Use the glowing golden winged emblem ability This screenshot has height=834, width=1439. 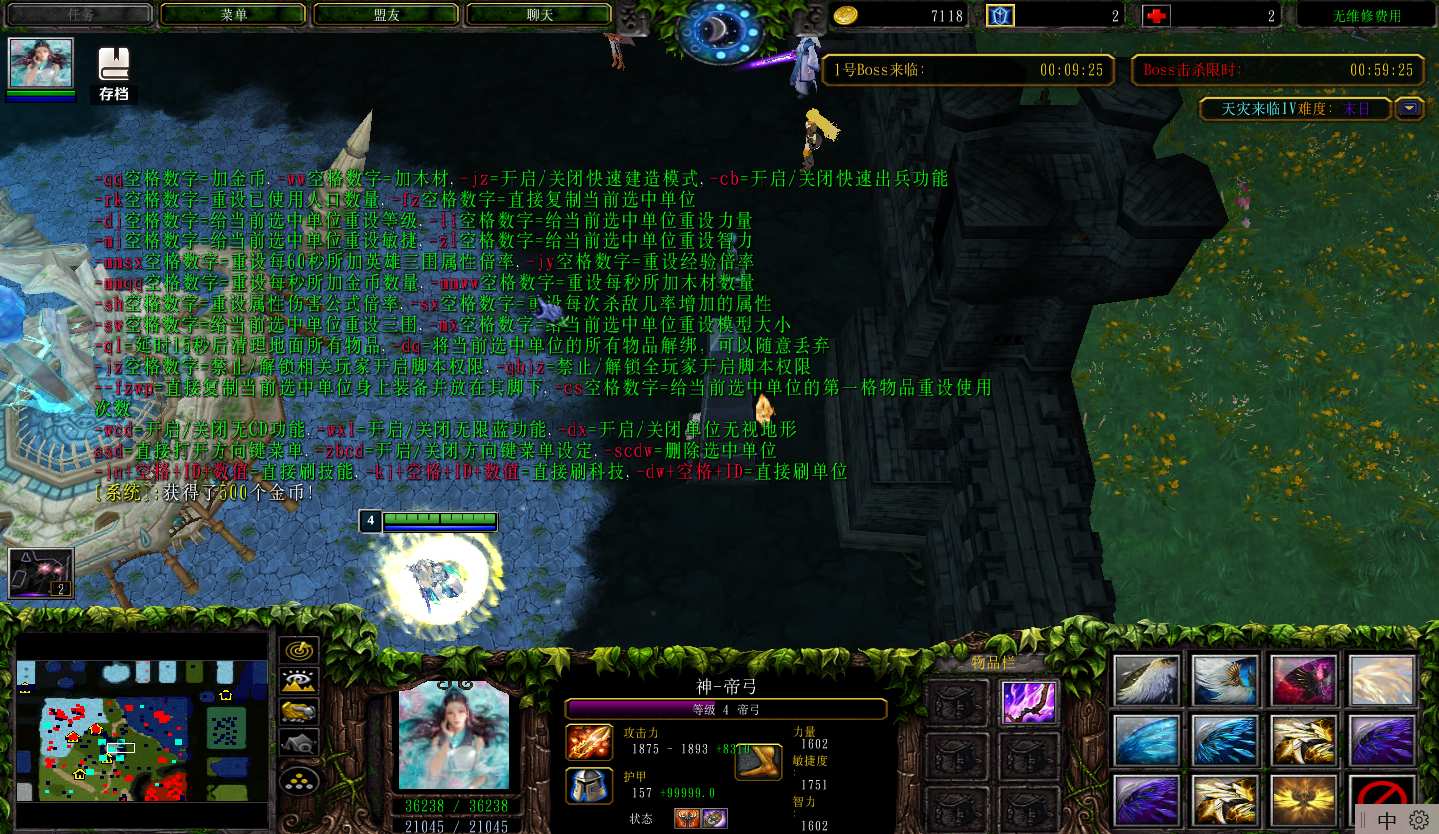click(1303, 801)
